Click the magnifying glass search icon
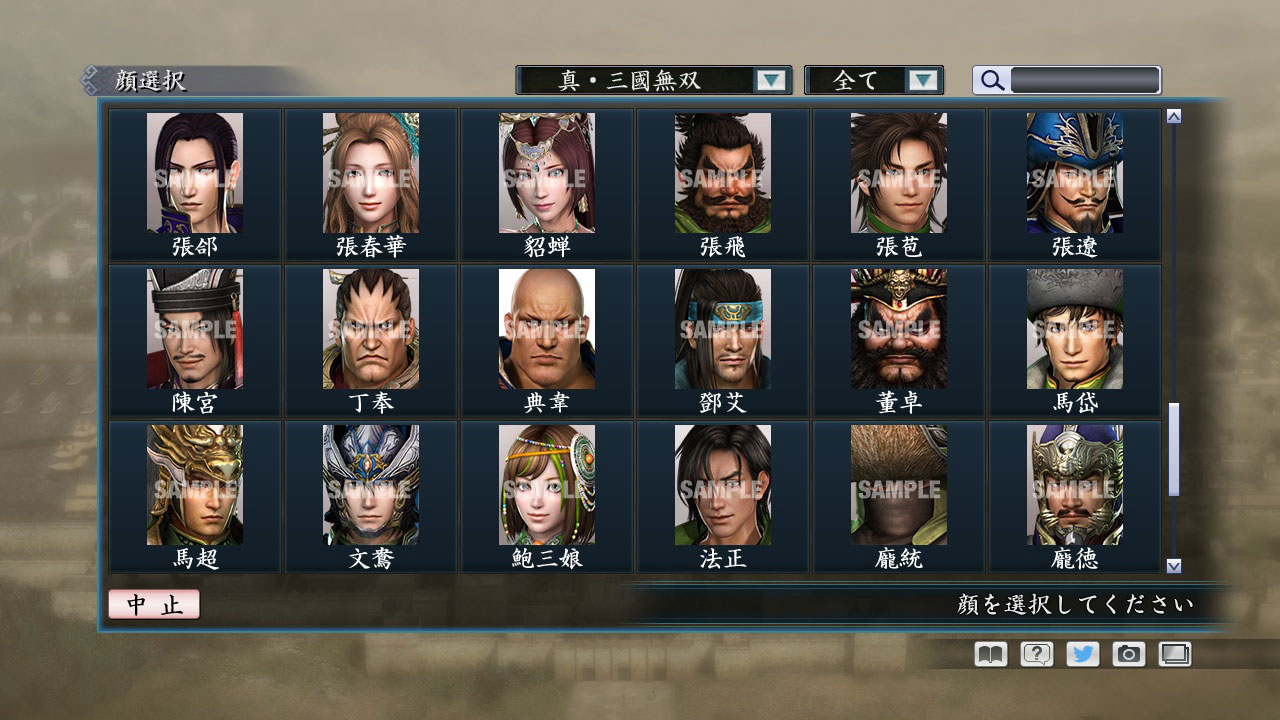This screenshot has width=1280, height=720. pos(991,80)
